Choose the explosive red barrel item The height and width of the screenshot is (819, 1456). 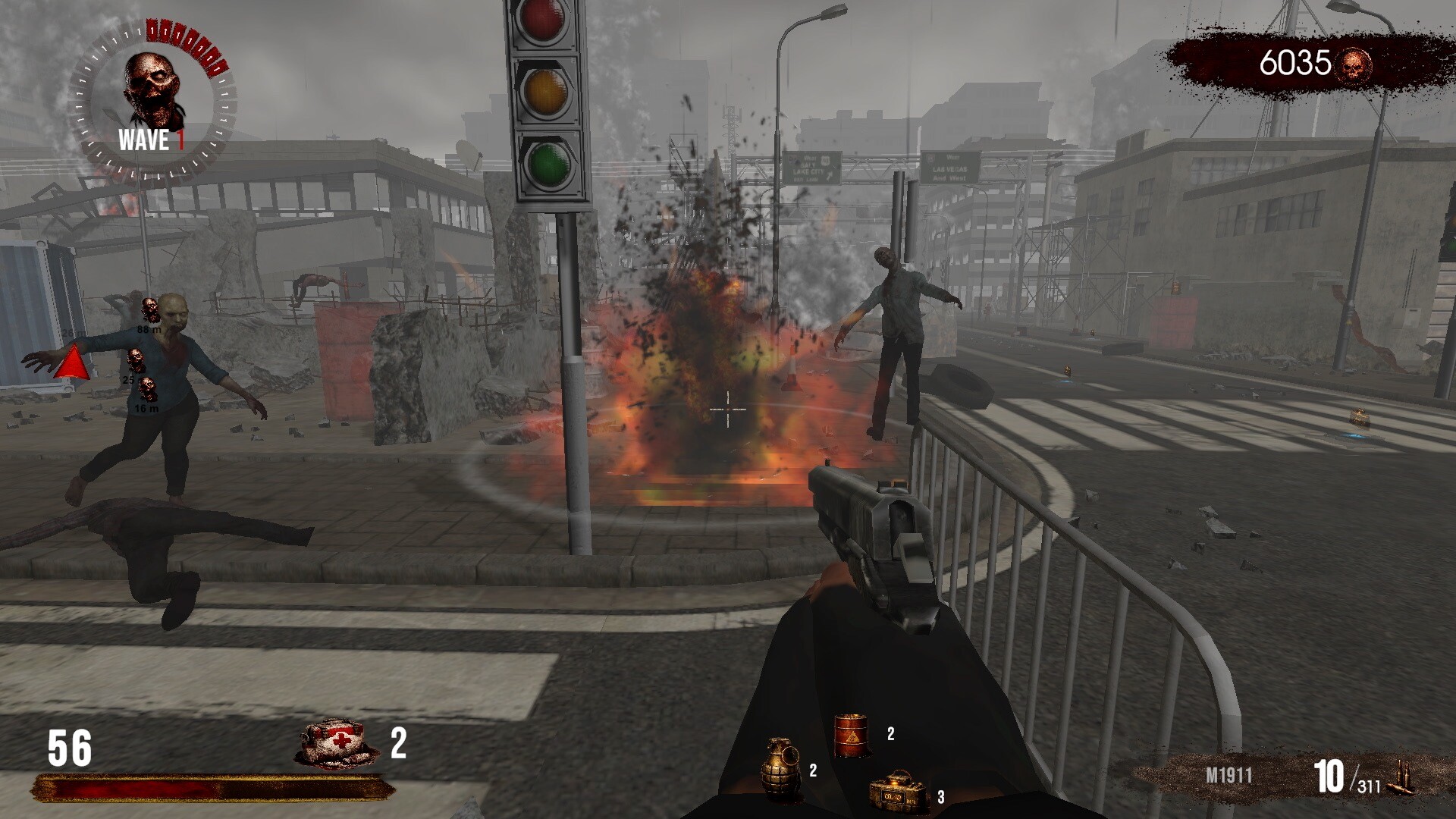click(851, 735)
